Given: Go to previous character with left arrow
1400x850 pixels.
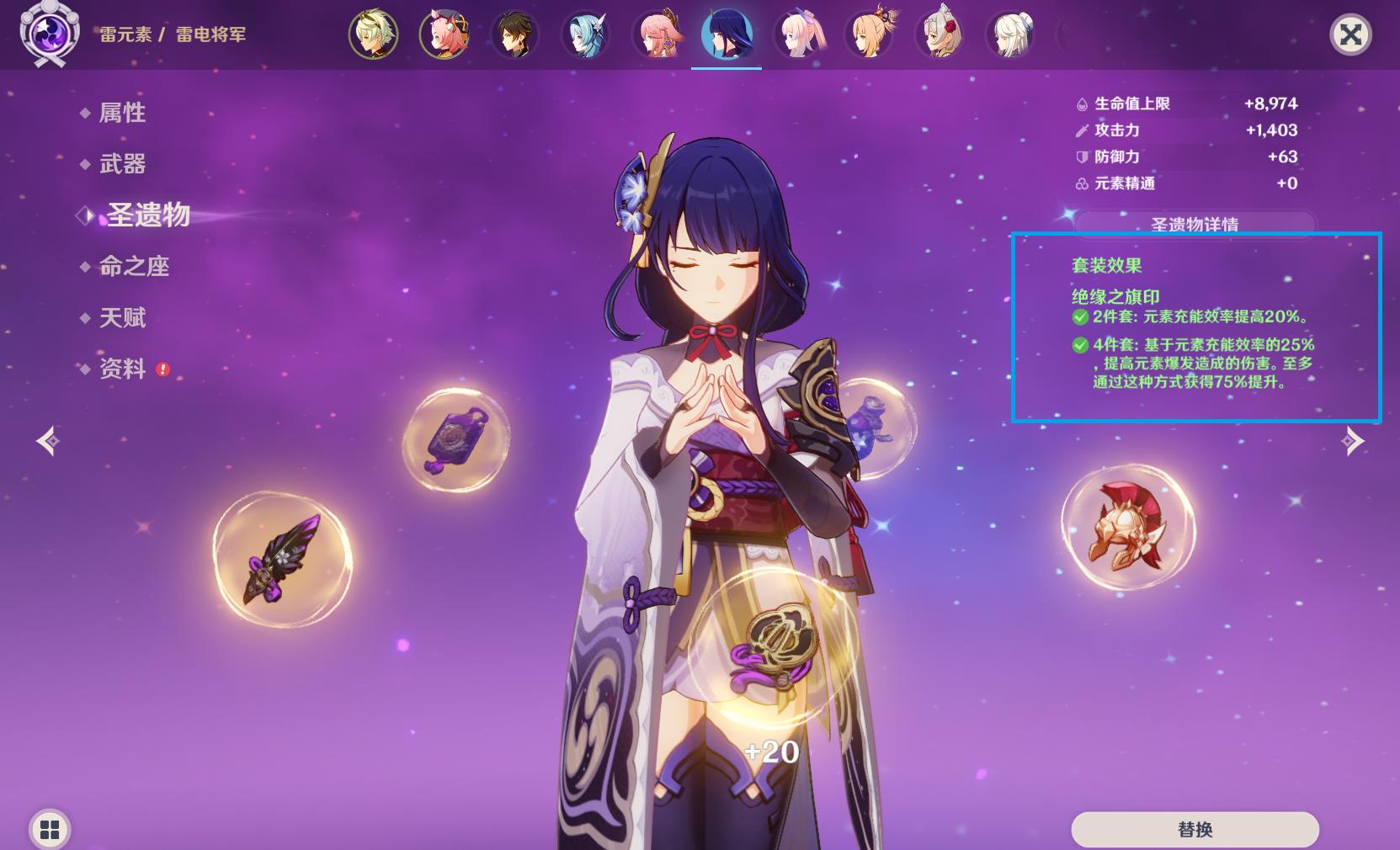Looking at the screenshot, I should (48, 440).
